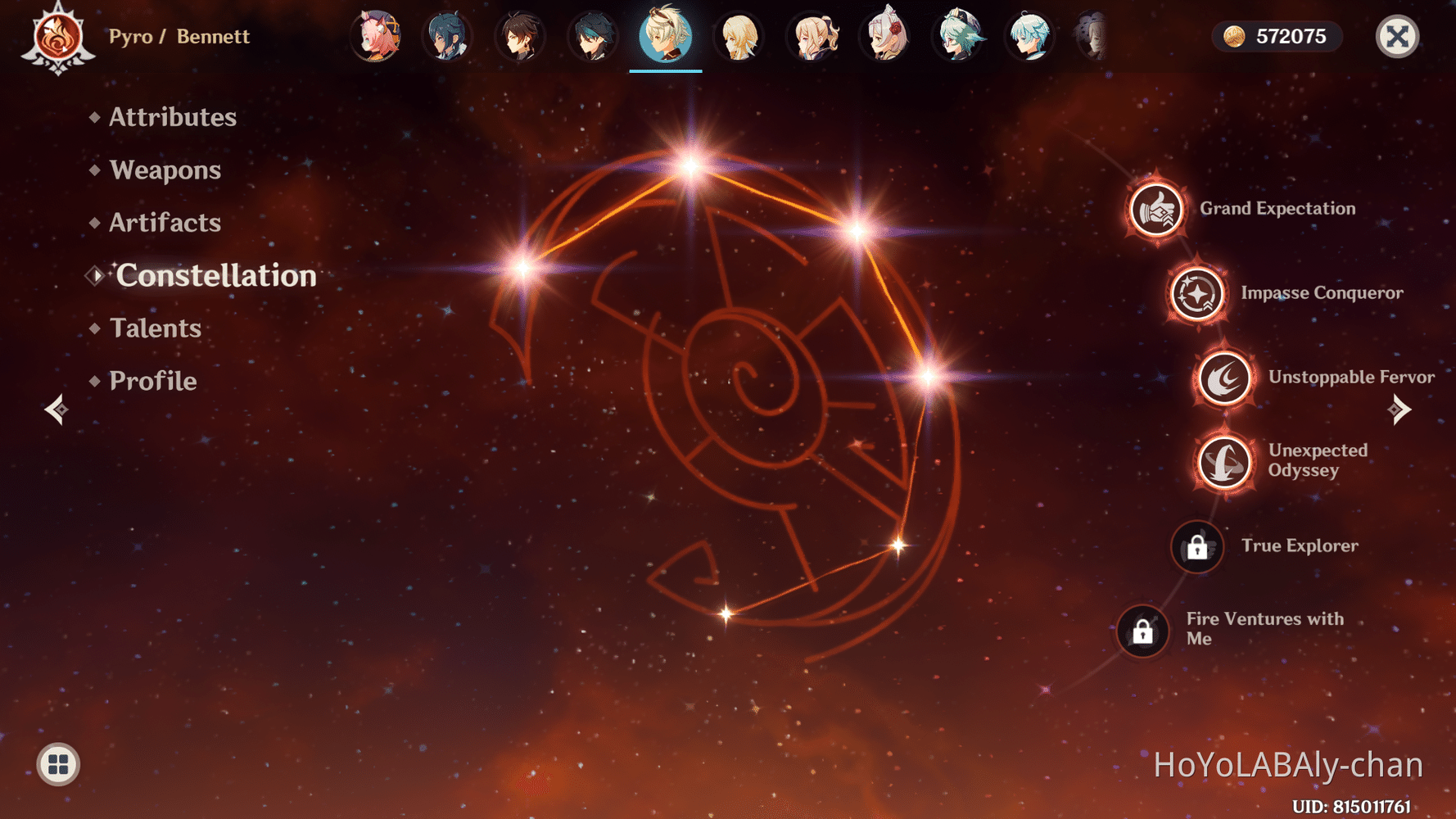1456x819 pixels.
Task: Select Bennett's portrait in the character bar
Action: [665, 36]
